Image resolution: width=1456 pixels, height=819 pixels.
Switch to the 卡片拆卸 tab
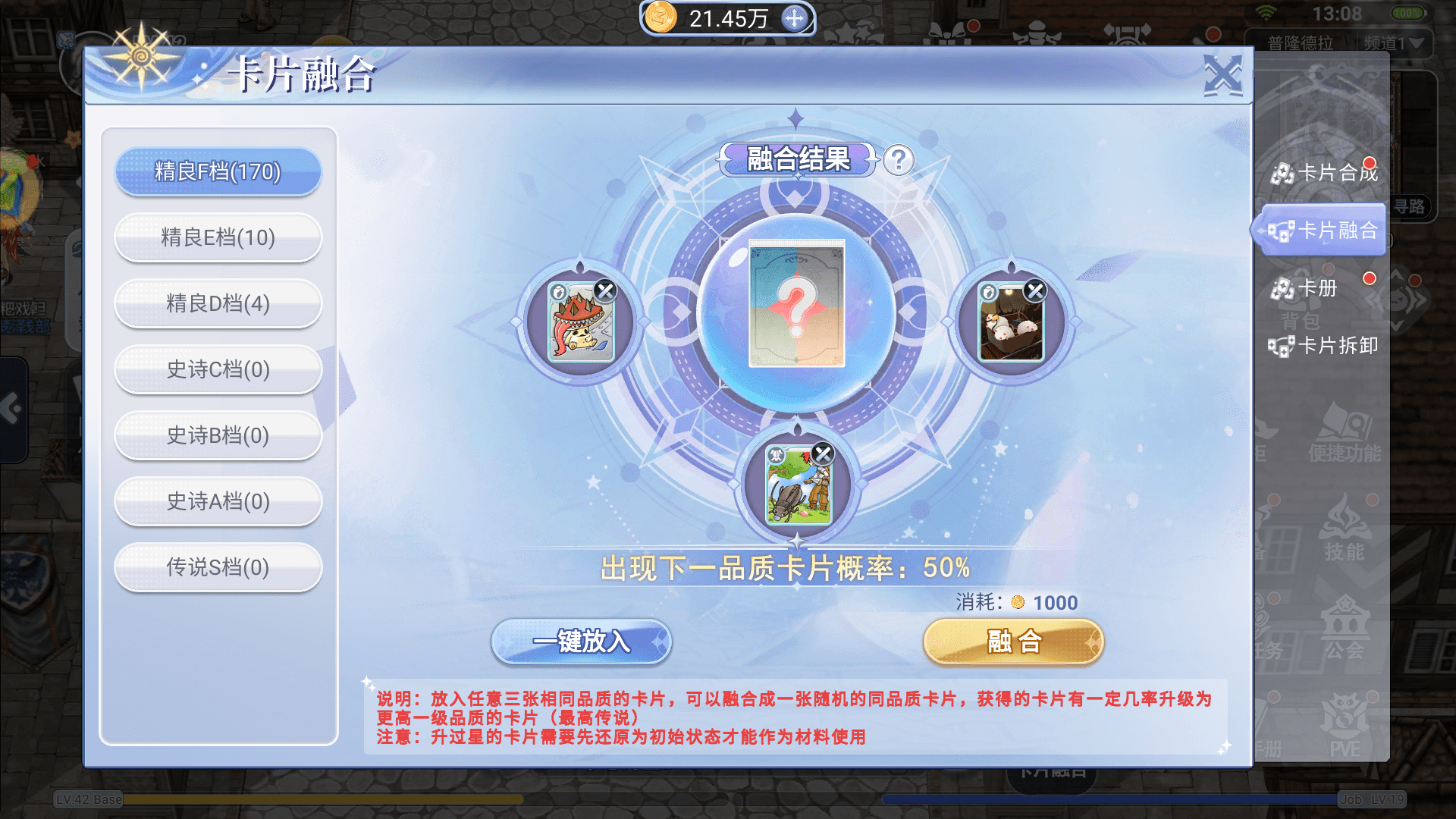pyautogui.click(x=1325, y=347)
